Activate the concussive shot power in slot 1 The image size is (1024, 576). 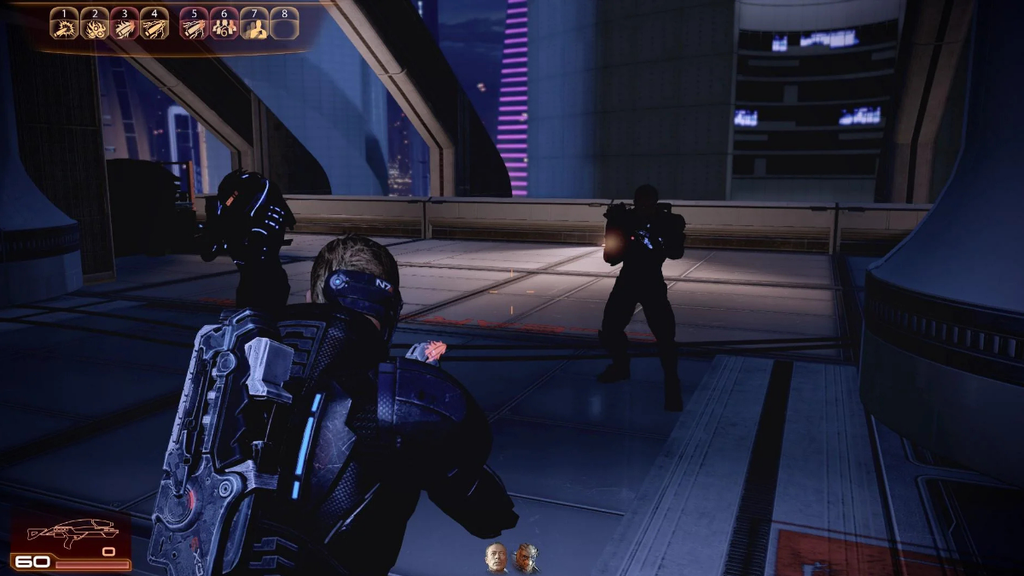pos(65,25)
